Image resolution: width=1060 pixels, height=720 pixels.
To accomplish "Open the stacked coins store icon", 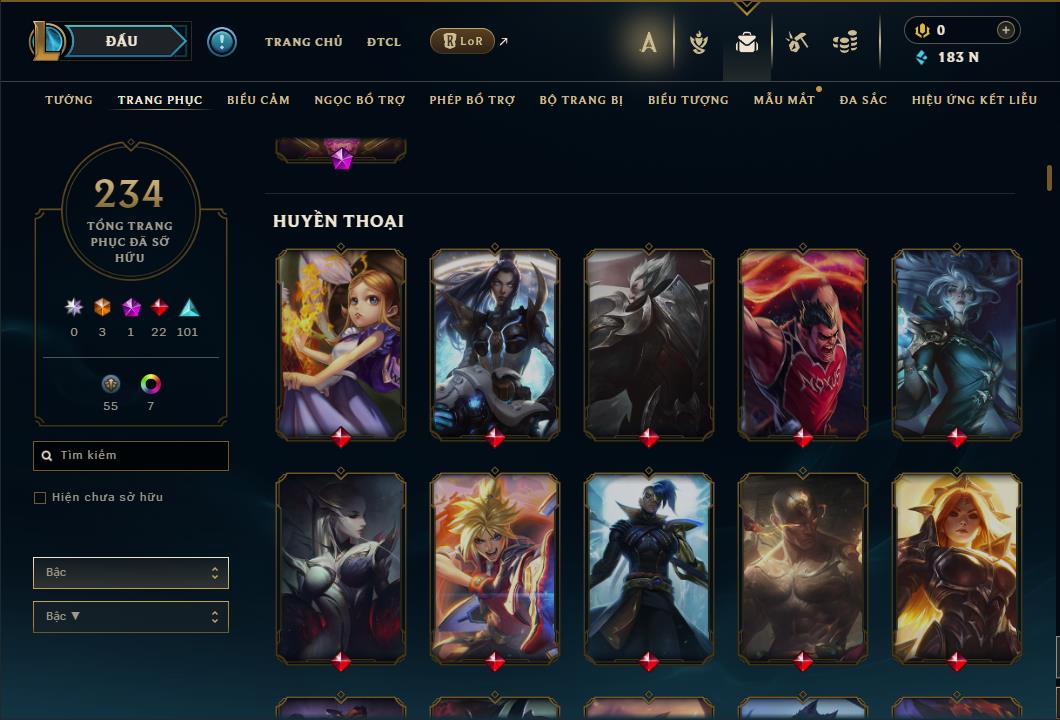I will [845, 42].
